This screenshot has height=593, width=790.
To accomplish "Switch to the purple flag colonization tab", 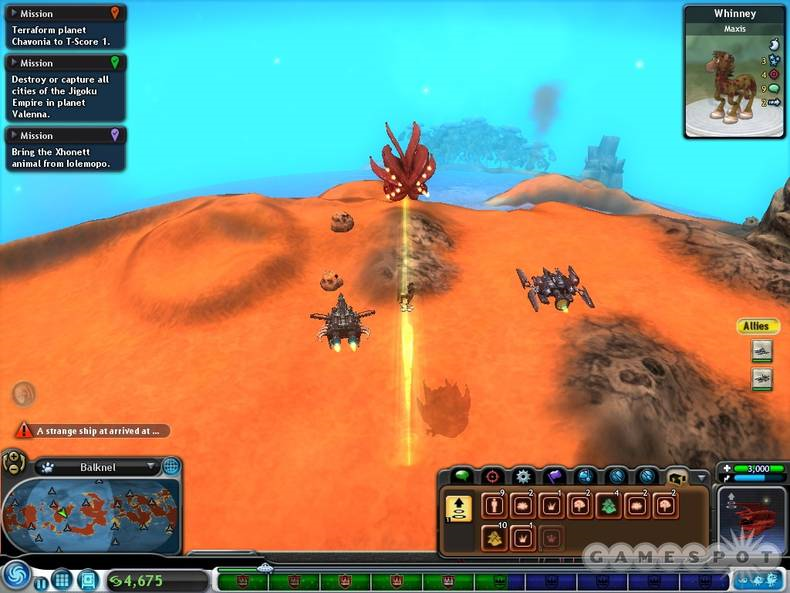I will click(x=554, y=476).
